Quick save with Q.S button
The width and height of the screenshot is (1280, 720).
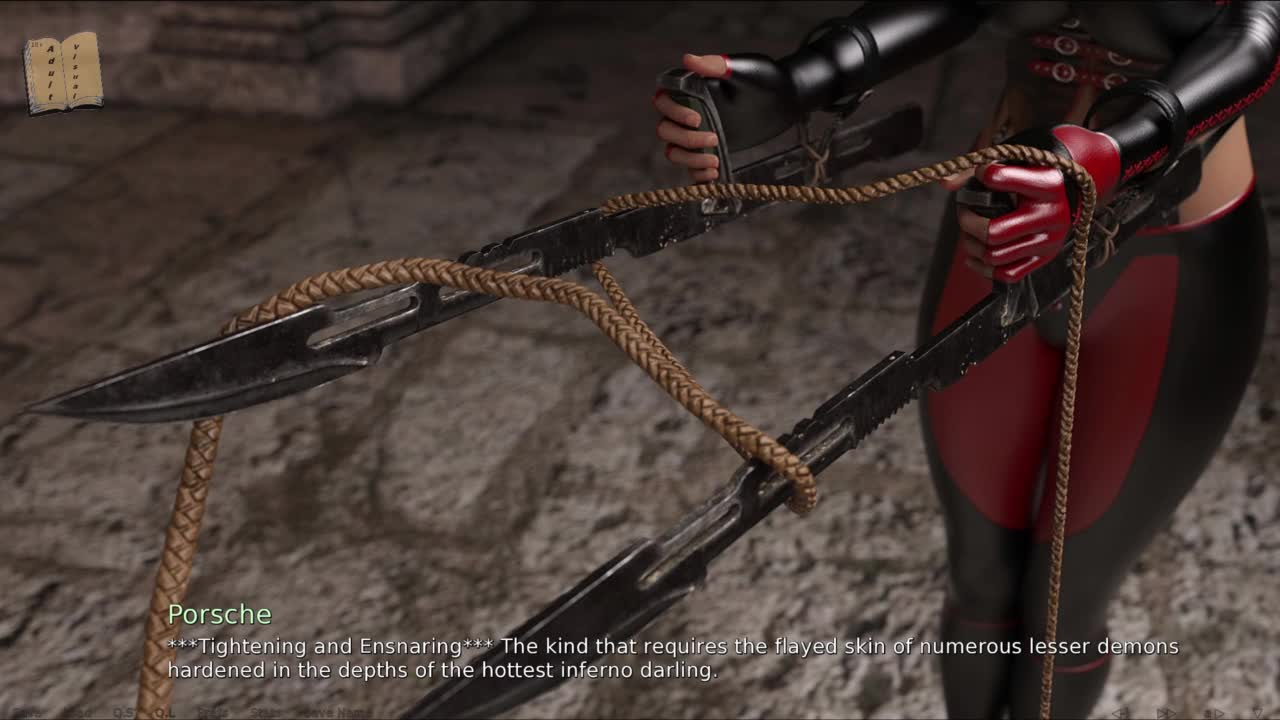click(125, 713)
